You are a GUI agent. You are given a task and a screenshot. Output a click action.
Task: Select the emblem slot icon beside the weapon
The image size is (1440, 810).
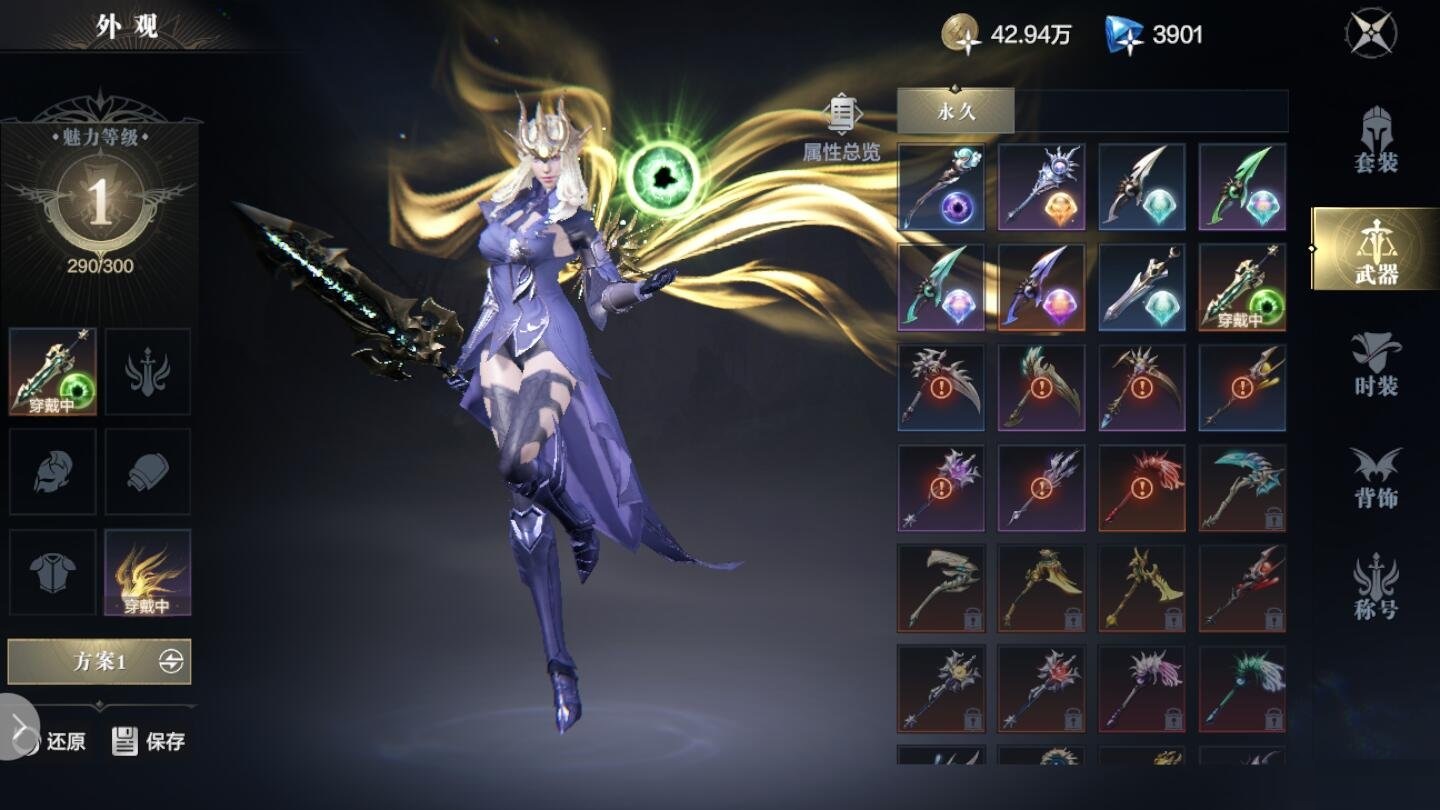coord(147,371)
